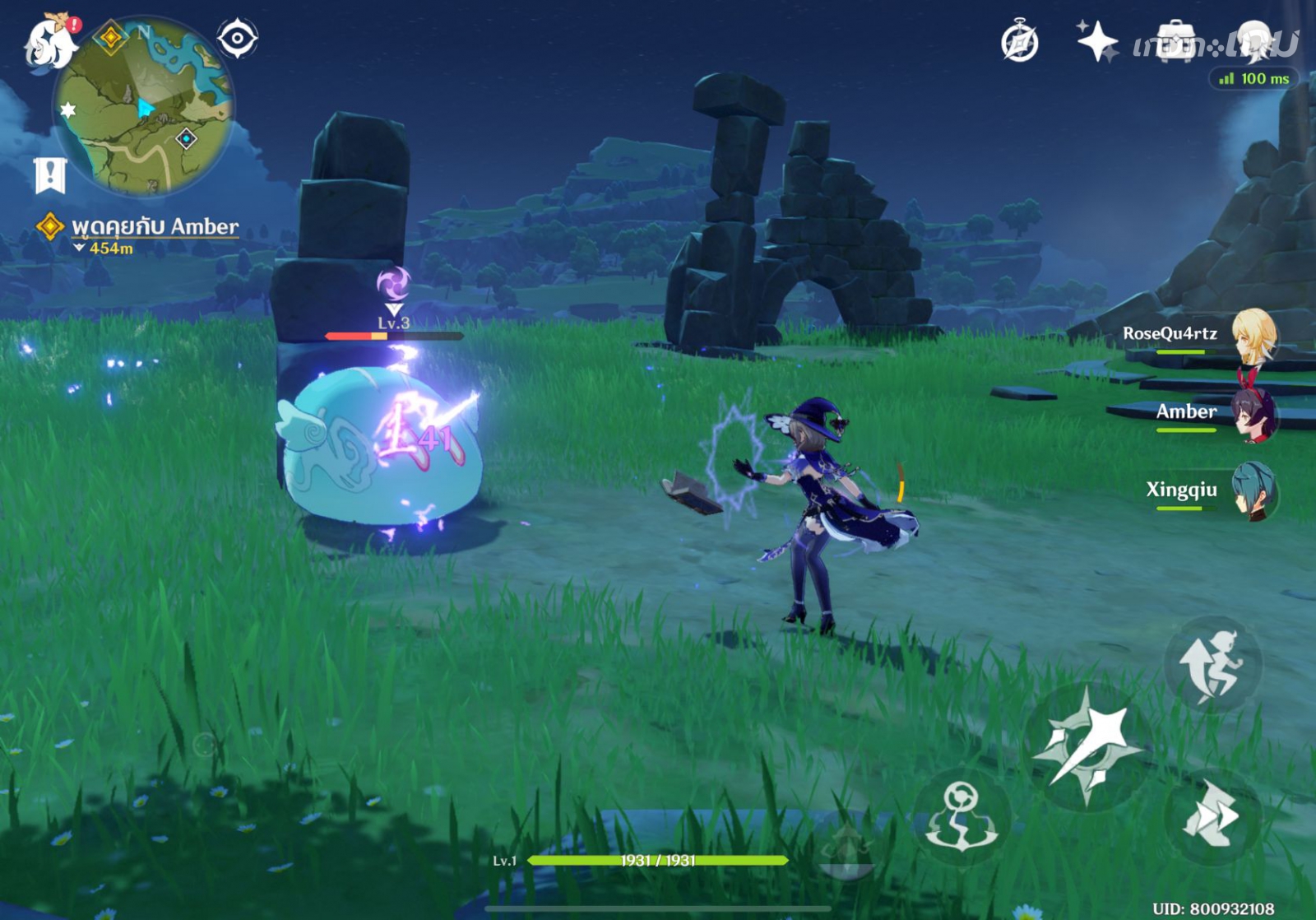Open the inventory bag
Image resolution: width=1316 pixels, height=920 pixels.
[x=1175, y=41]
